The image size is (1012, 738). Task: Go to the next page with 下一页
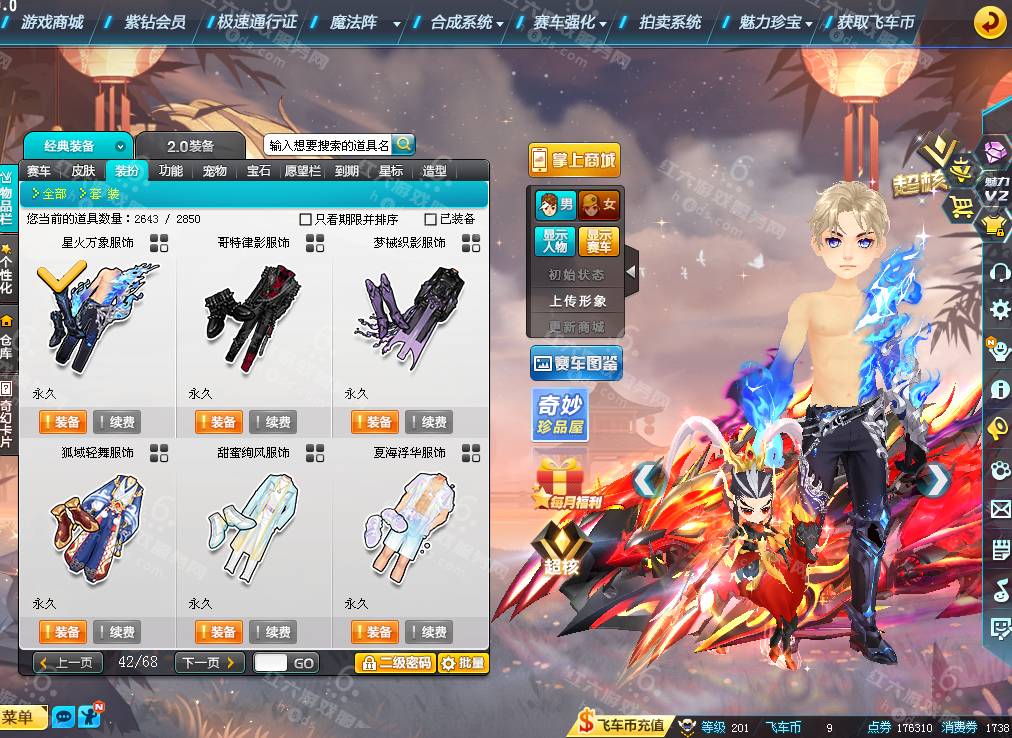(x=210, y=662)
